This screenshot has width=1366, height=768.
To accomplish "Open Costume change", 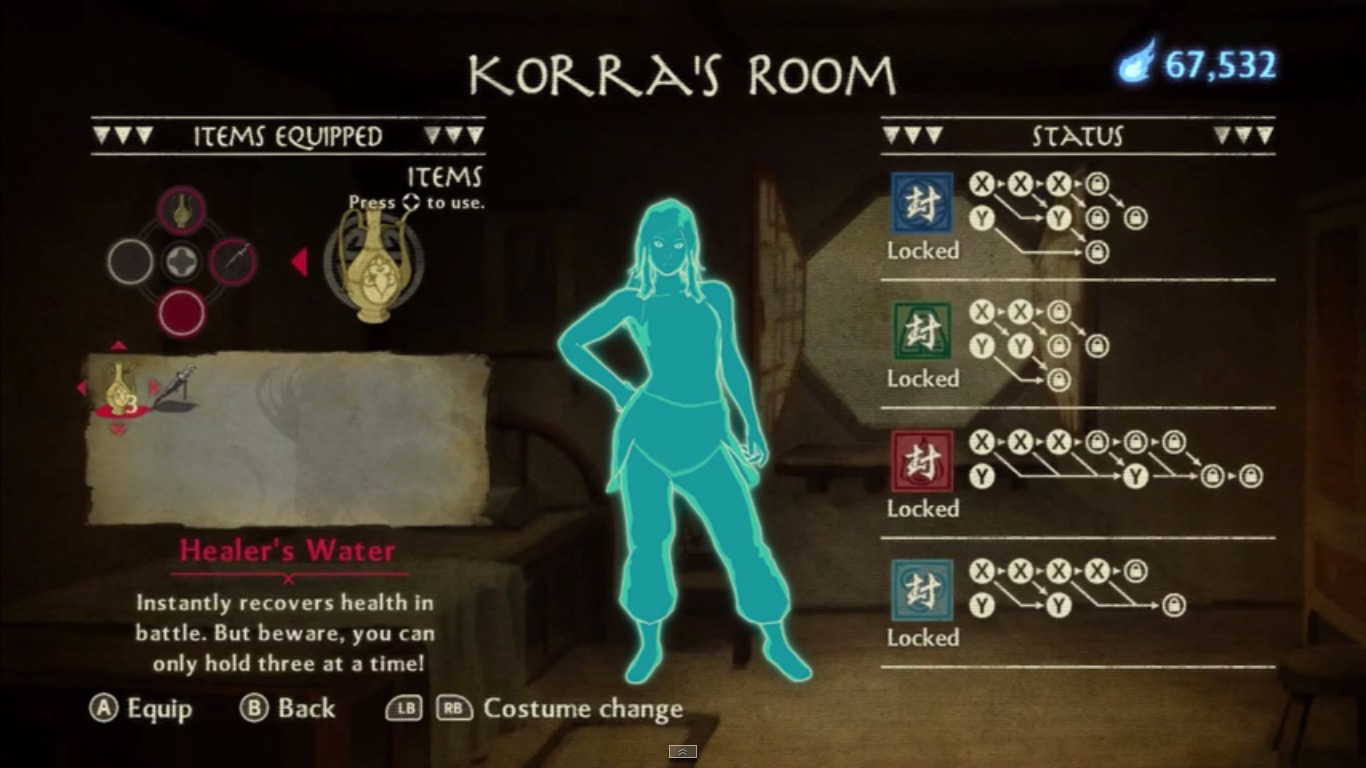I will coord(582,709).
